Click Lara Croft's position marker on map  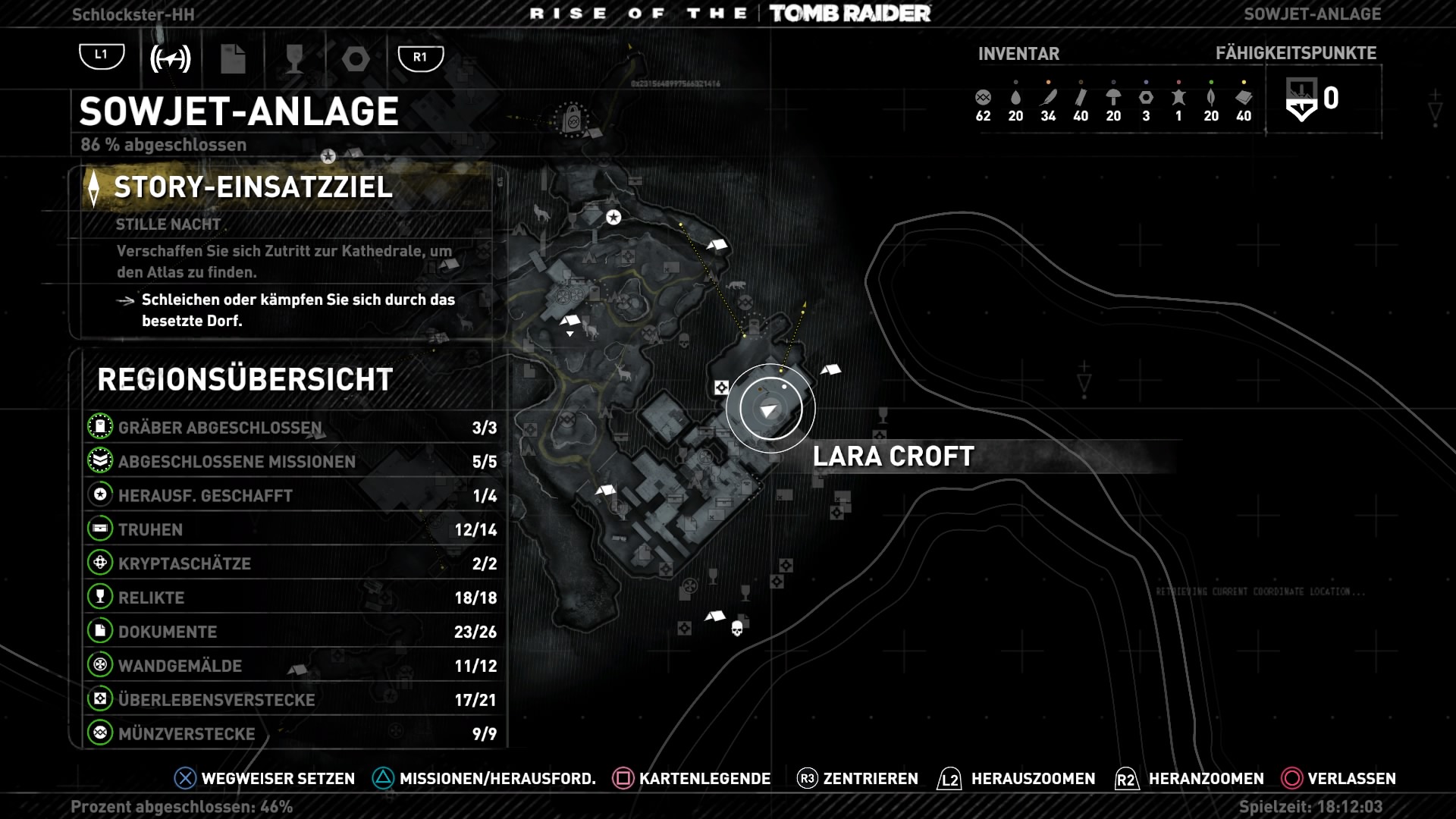click(x=770, y=410)
